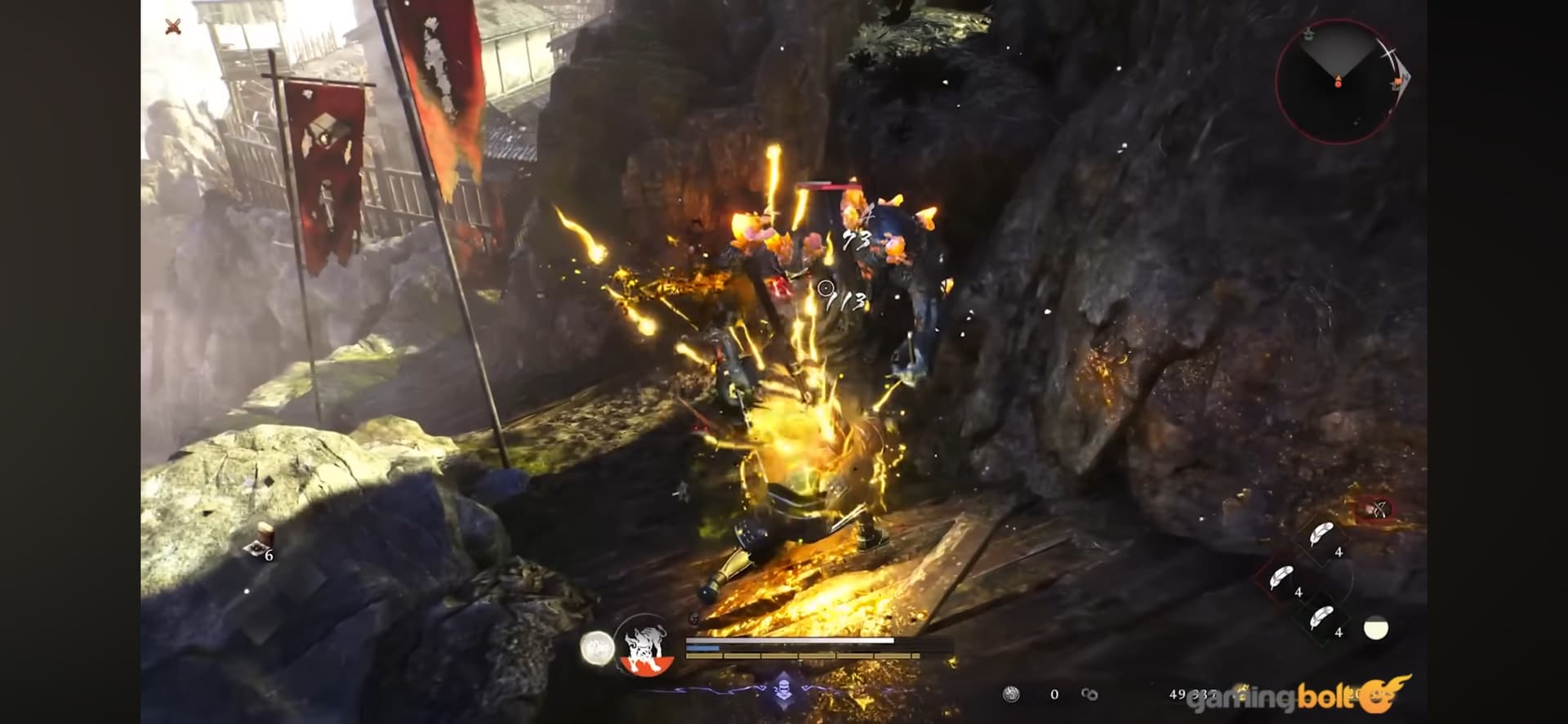Select the silver amrita currency icon
The image size is (1568, 724).
[1011, 695]
